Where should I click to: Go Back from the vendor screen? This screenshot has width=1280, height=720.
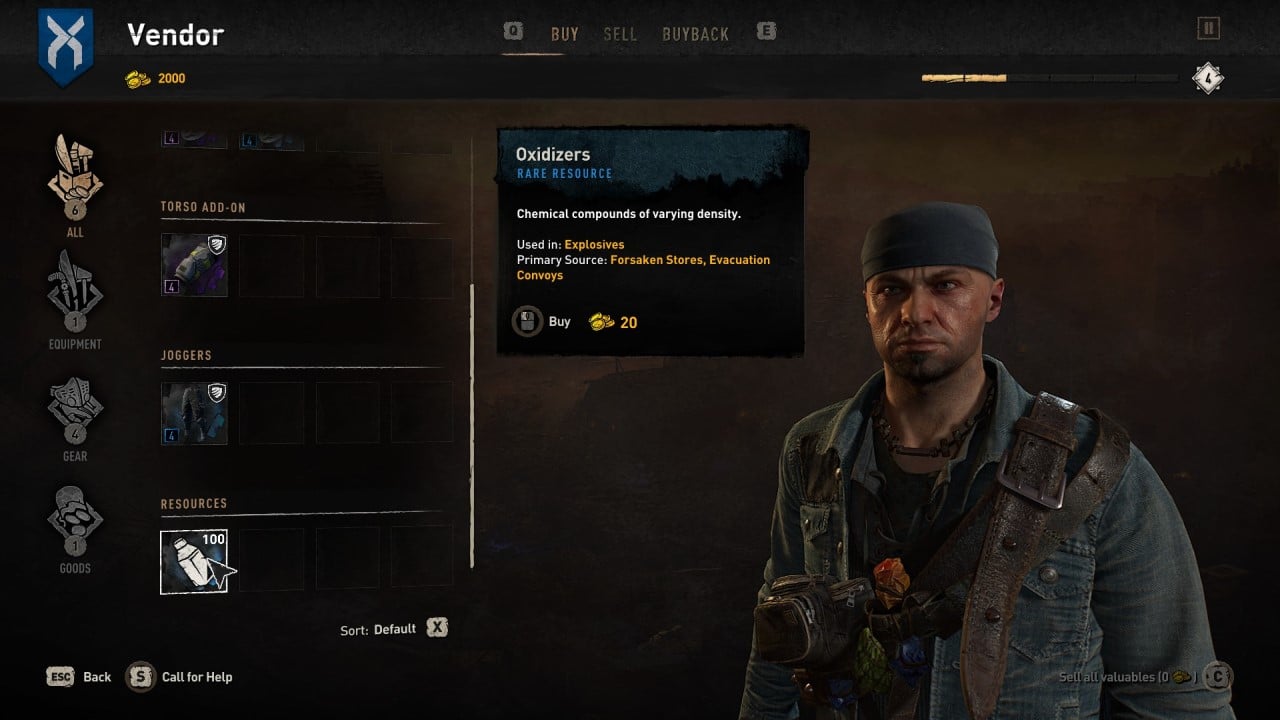79,677
